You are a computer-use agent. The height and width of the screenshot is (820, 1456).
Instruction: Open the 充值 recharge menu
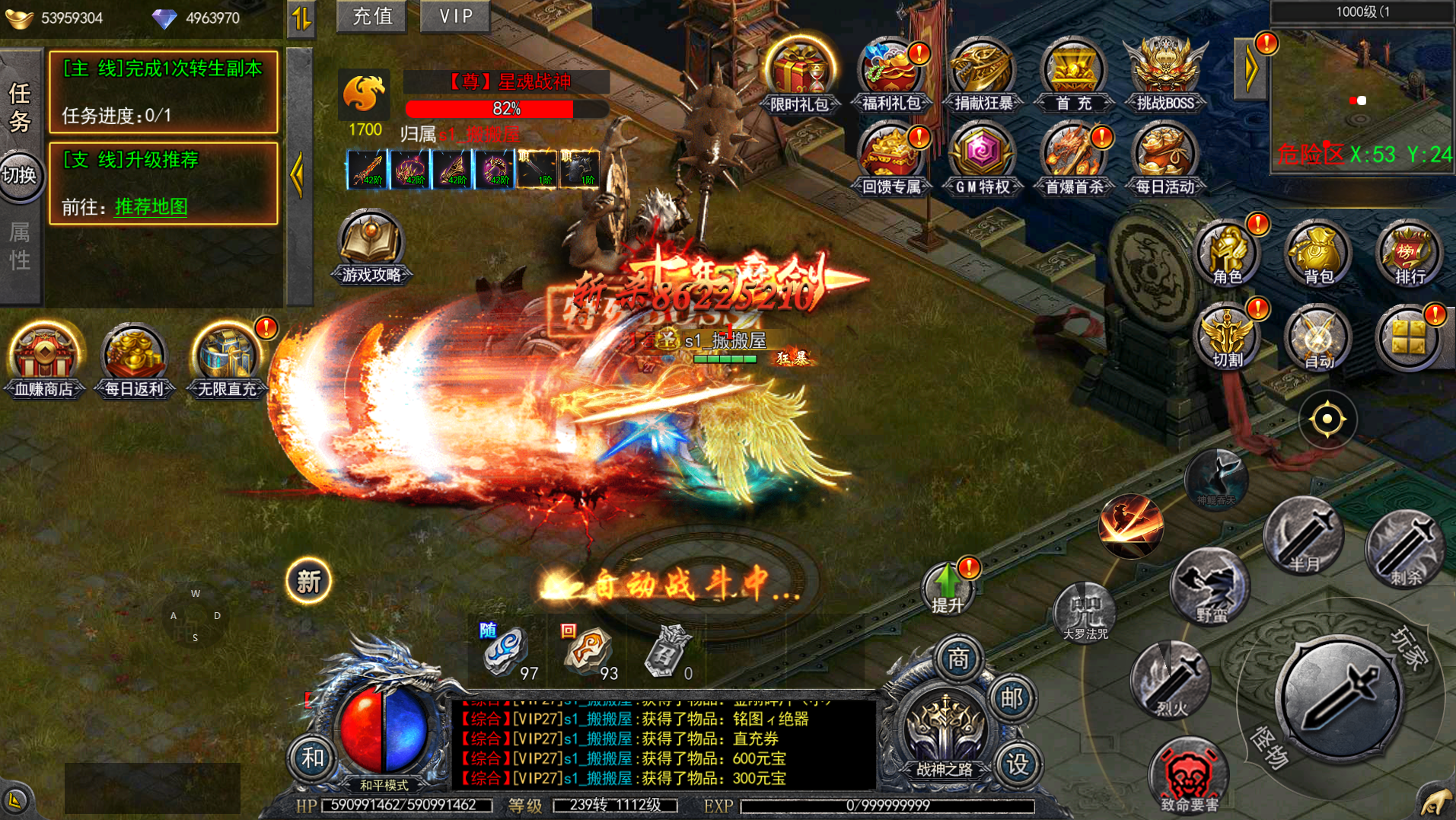click(372, 16)
